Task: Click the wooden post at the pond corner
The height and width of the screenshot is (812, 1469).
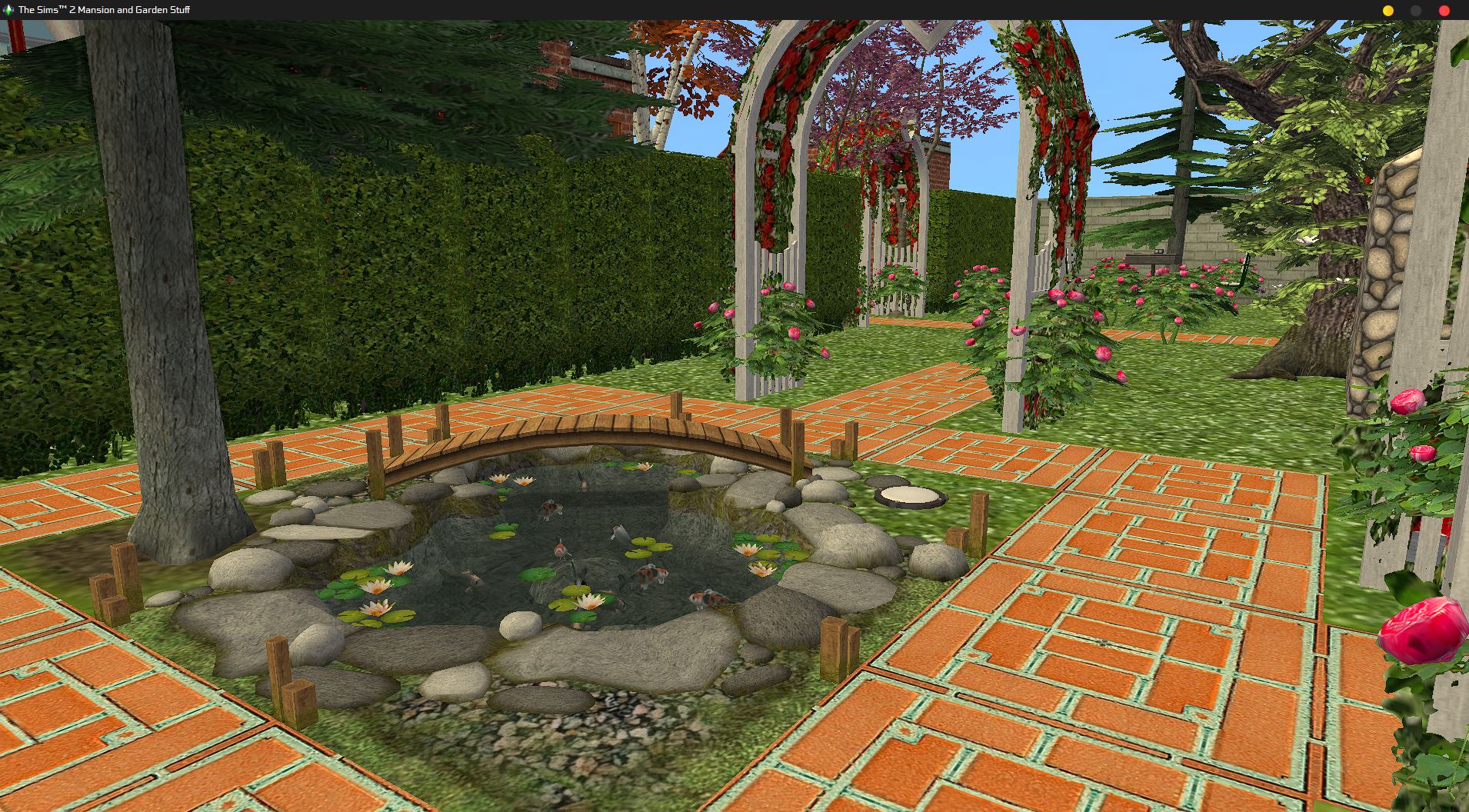Action: point(834,646)
